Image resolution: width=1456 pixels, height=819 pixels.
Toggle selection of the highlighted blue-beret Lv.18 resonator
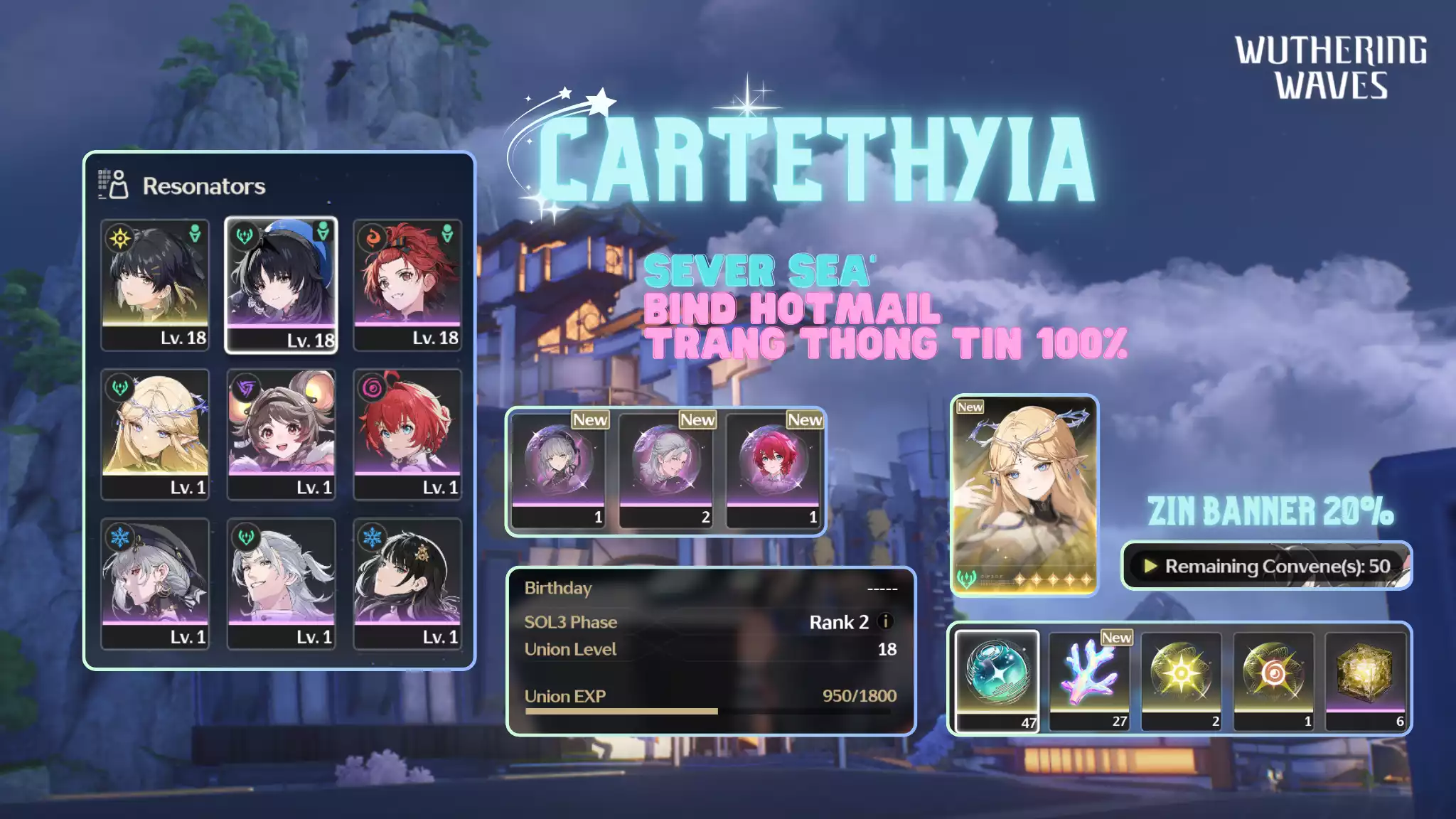[x=281, y=284]
